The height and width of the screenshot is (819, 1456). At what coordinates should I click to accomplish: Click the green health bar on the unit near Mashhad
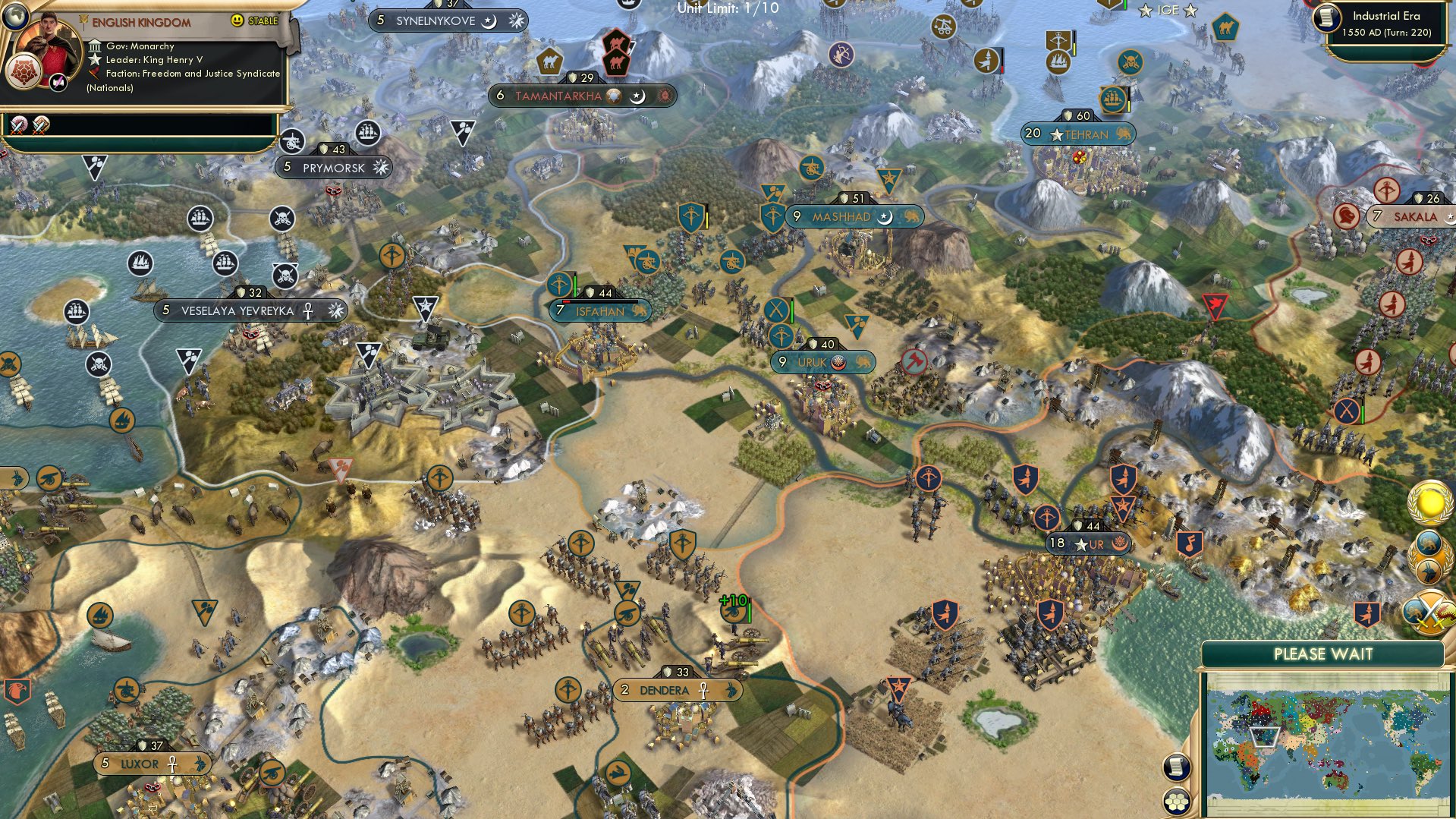point(791,310)
